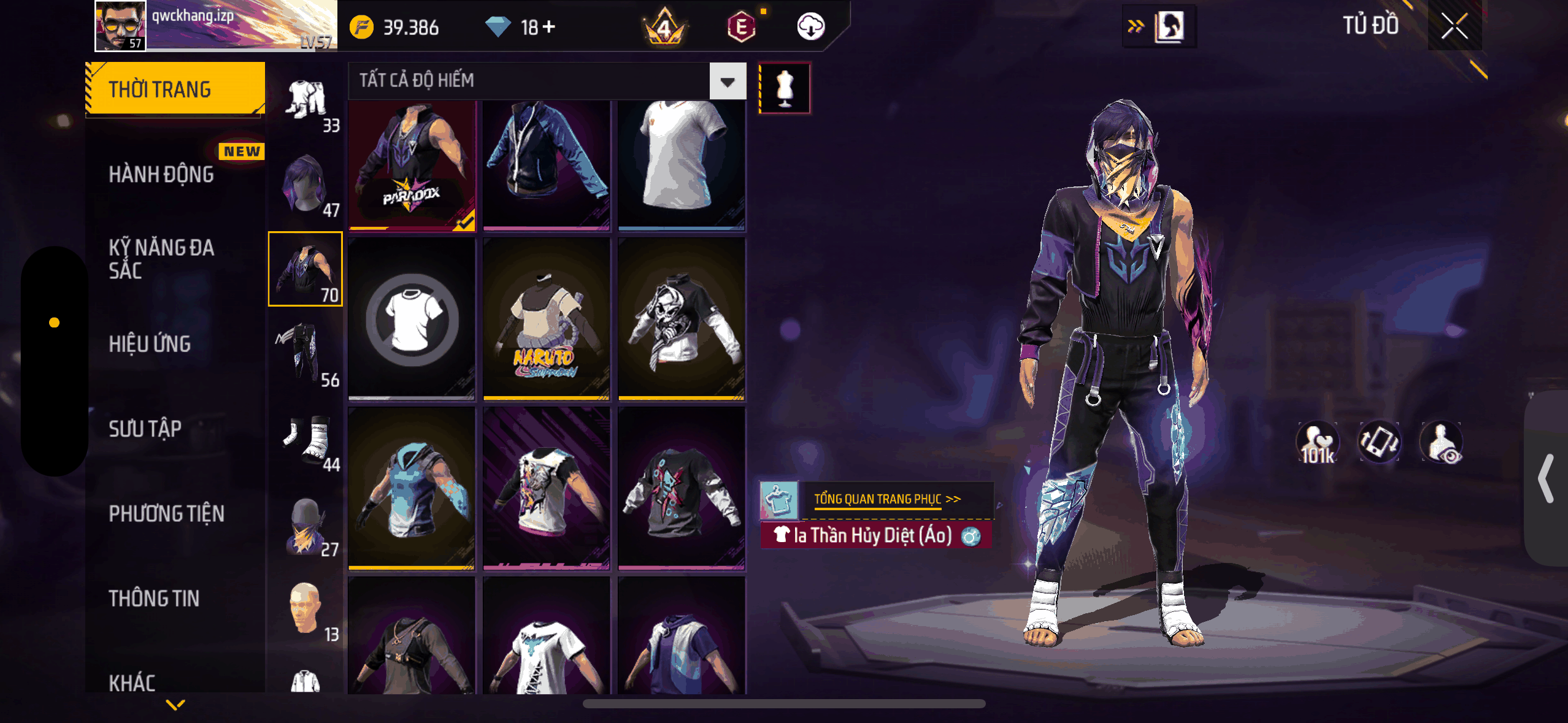The width and height of the screenshot is (1568, 723).
Task: Click the mannequin outfit preset icon
Action: pyautogui.click(x=785, y=88)
